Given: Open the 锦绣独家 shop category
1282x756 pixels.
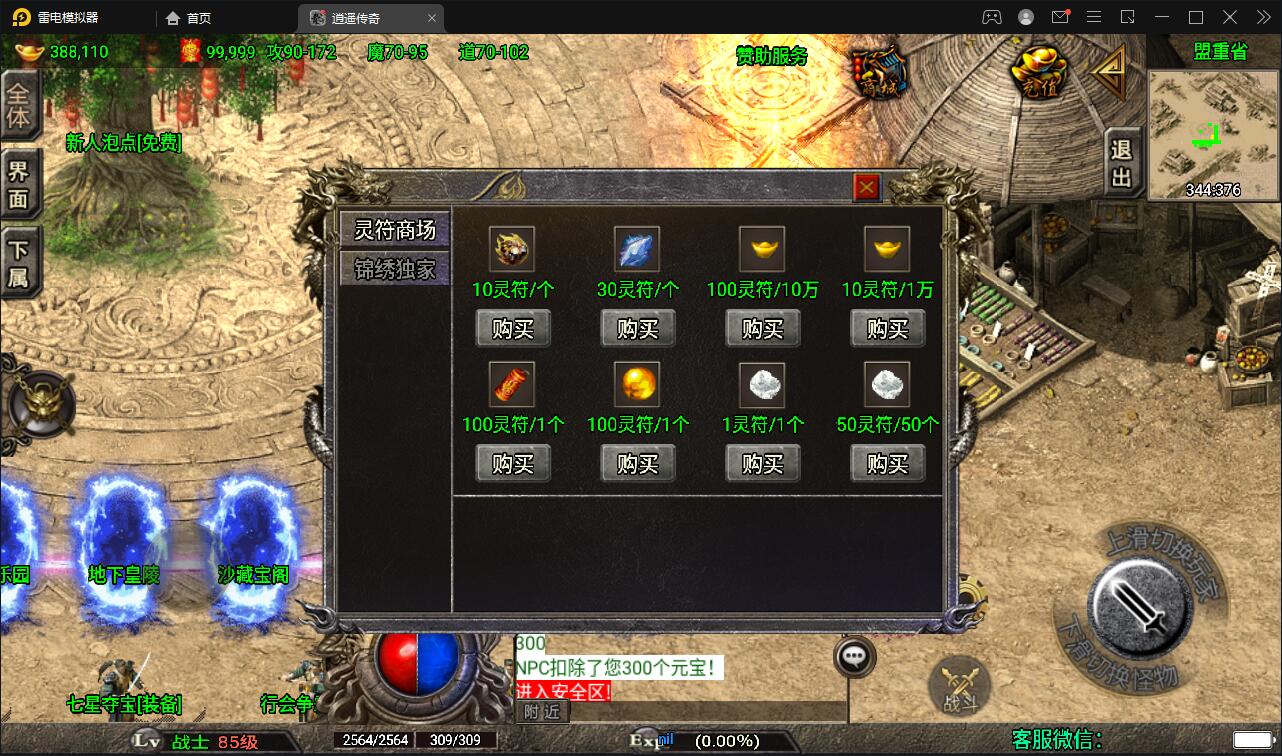Looking at the screenshot, I should [x=395, y=269].
